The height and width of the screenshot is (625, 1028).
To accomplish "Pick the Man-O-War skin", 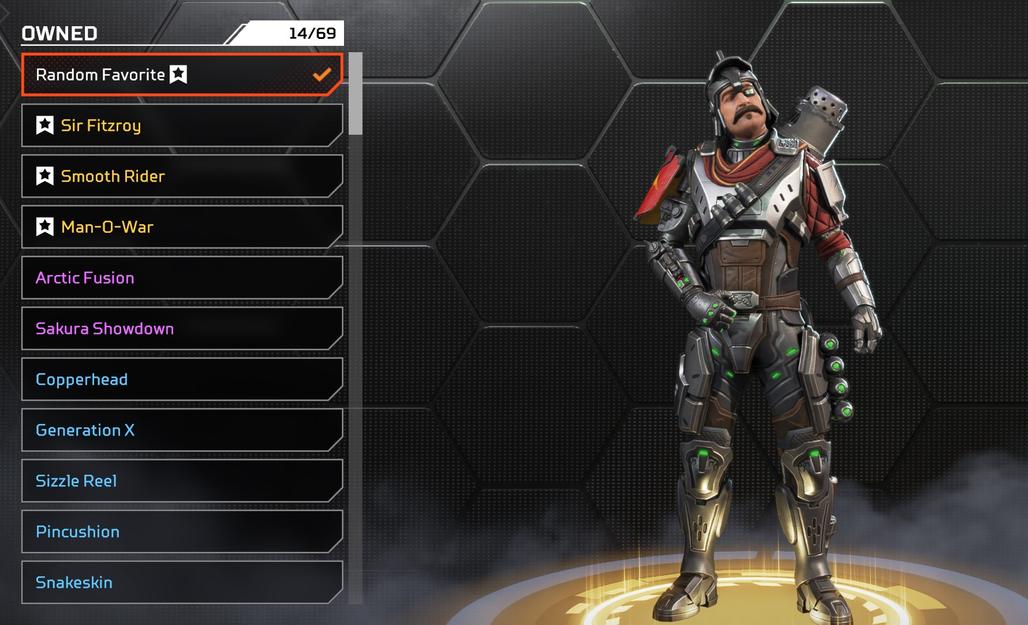I will point(182,227).
